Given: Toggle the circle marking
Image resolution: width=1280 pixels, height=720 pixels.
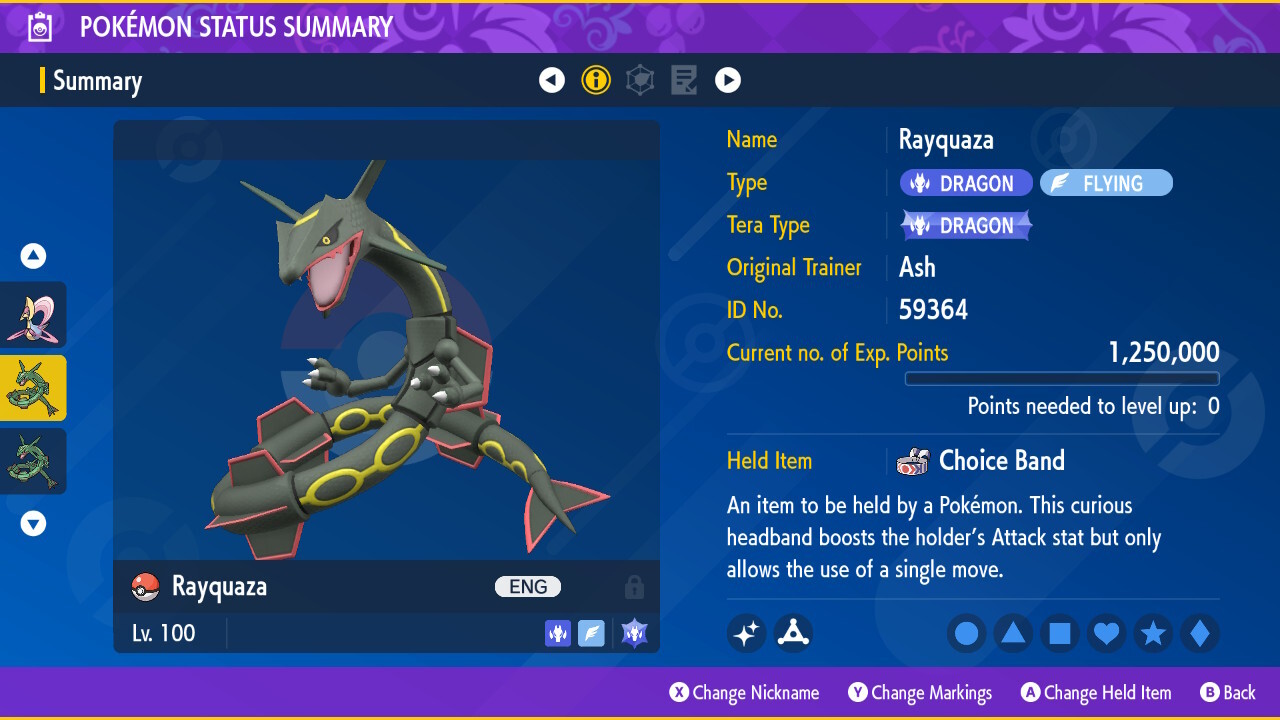Looking at the screenshot, I should 967,633.
